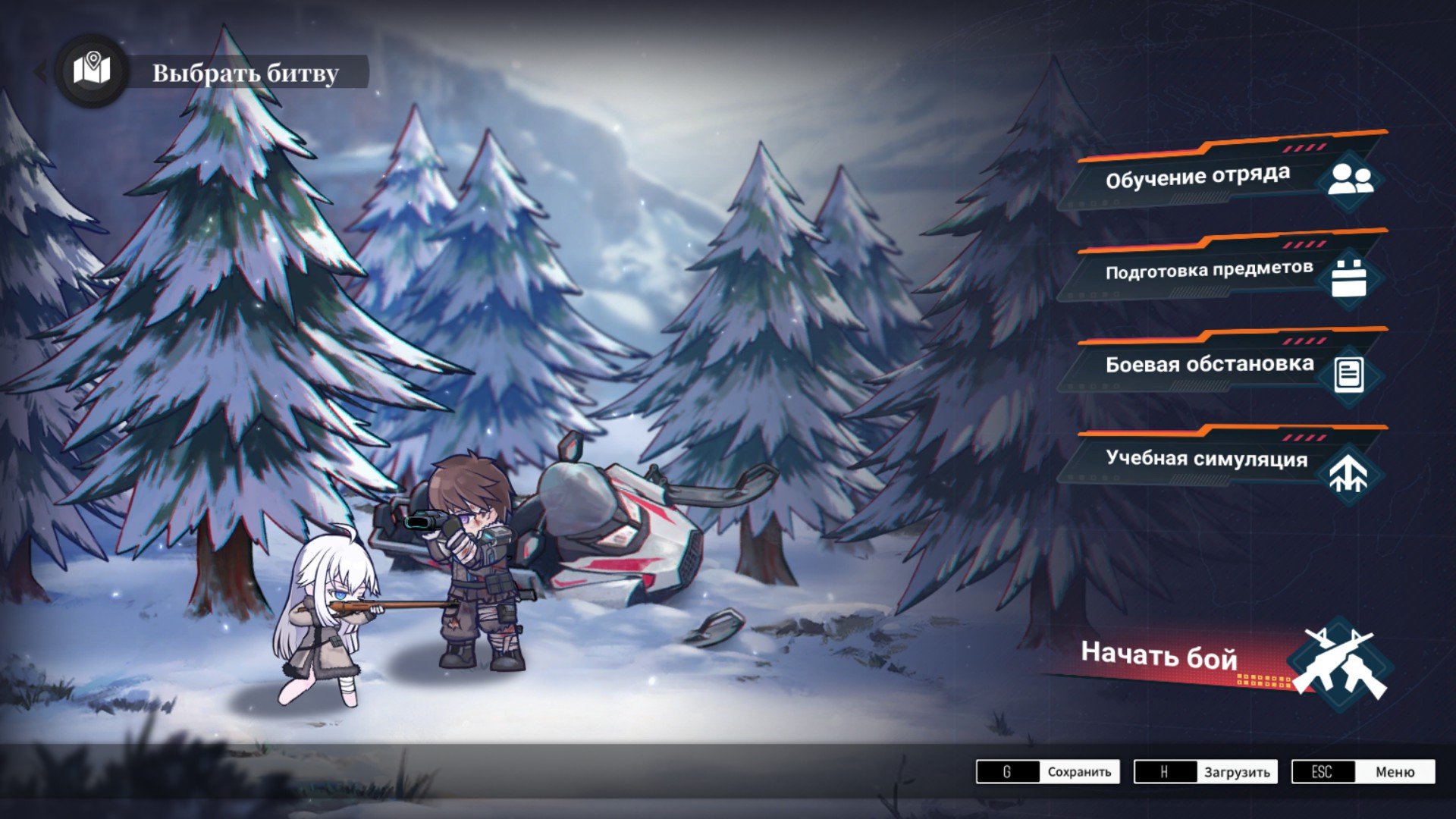Image resolution: width=1456 pixels, height=819 pixels.
Task: Open Боевая обстановка briefing
Action: pyautogui.click(x=1221, y=366)
